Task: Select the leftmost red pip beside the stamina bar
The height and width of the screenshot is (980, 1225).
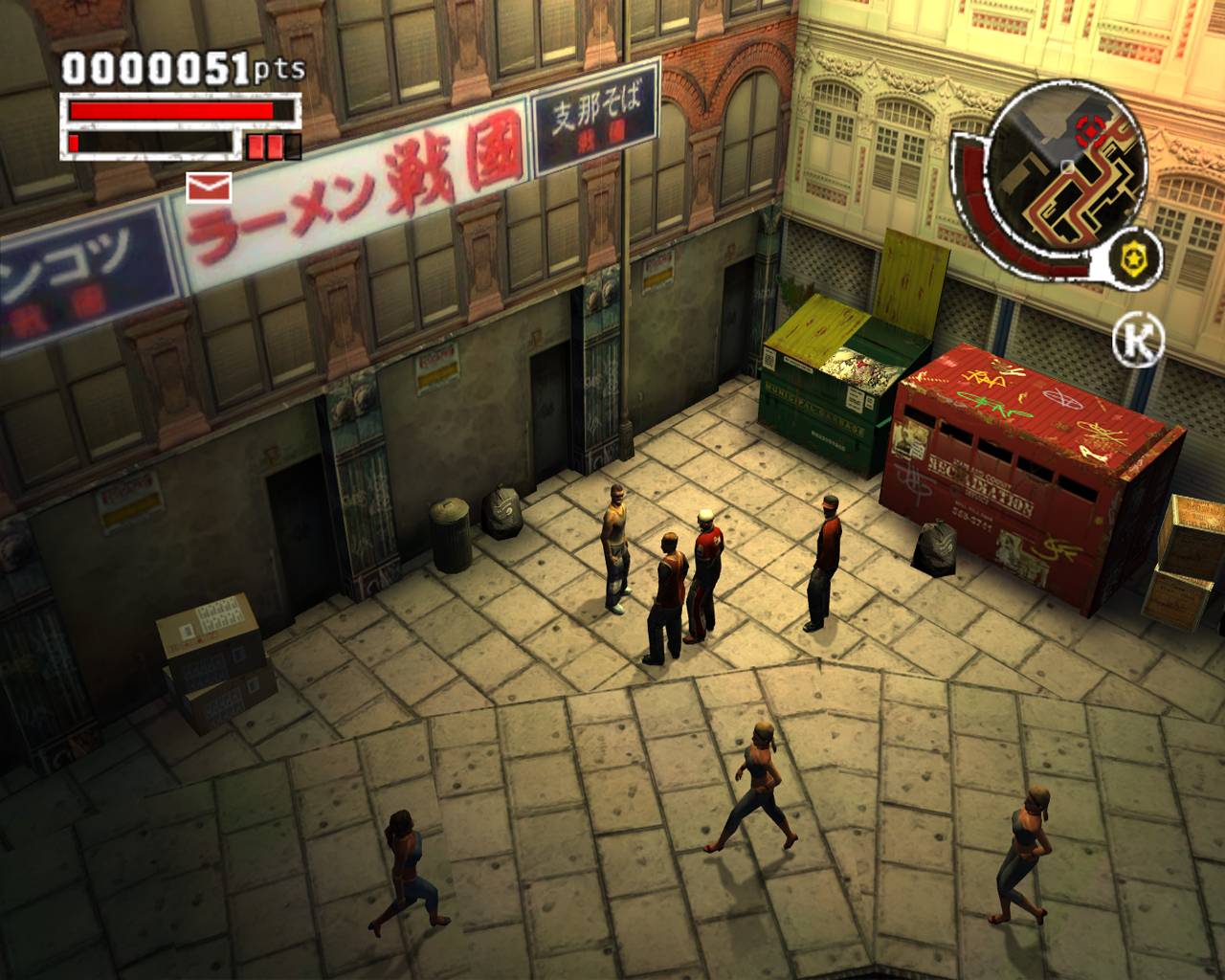Action: (x=255, y=147)
